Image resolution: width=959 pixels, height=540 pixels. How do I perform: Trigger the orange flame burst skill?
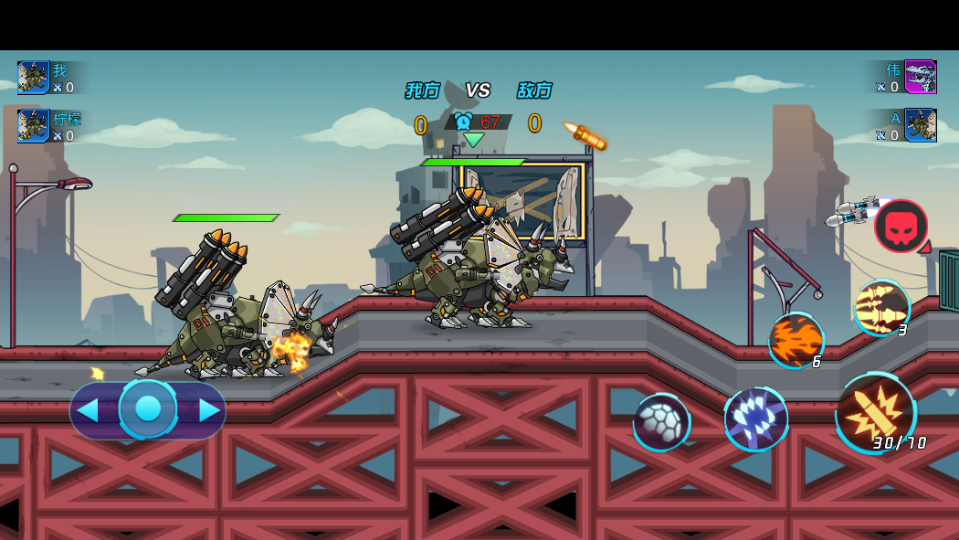[x=796, y=340]
